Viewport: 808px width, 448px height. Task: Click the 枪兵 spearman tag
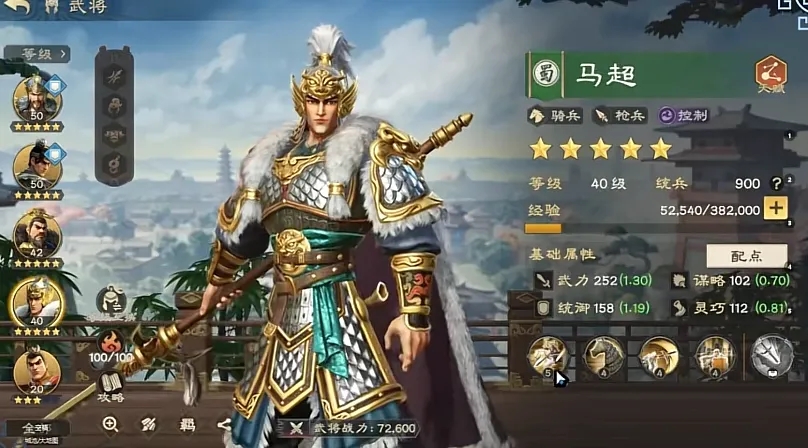pos(620,116)
